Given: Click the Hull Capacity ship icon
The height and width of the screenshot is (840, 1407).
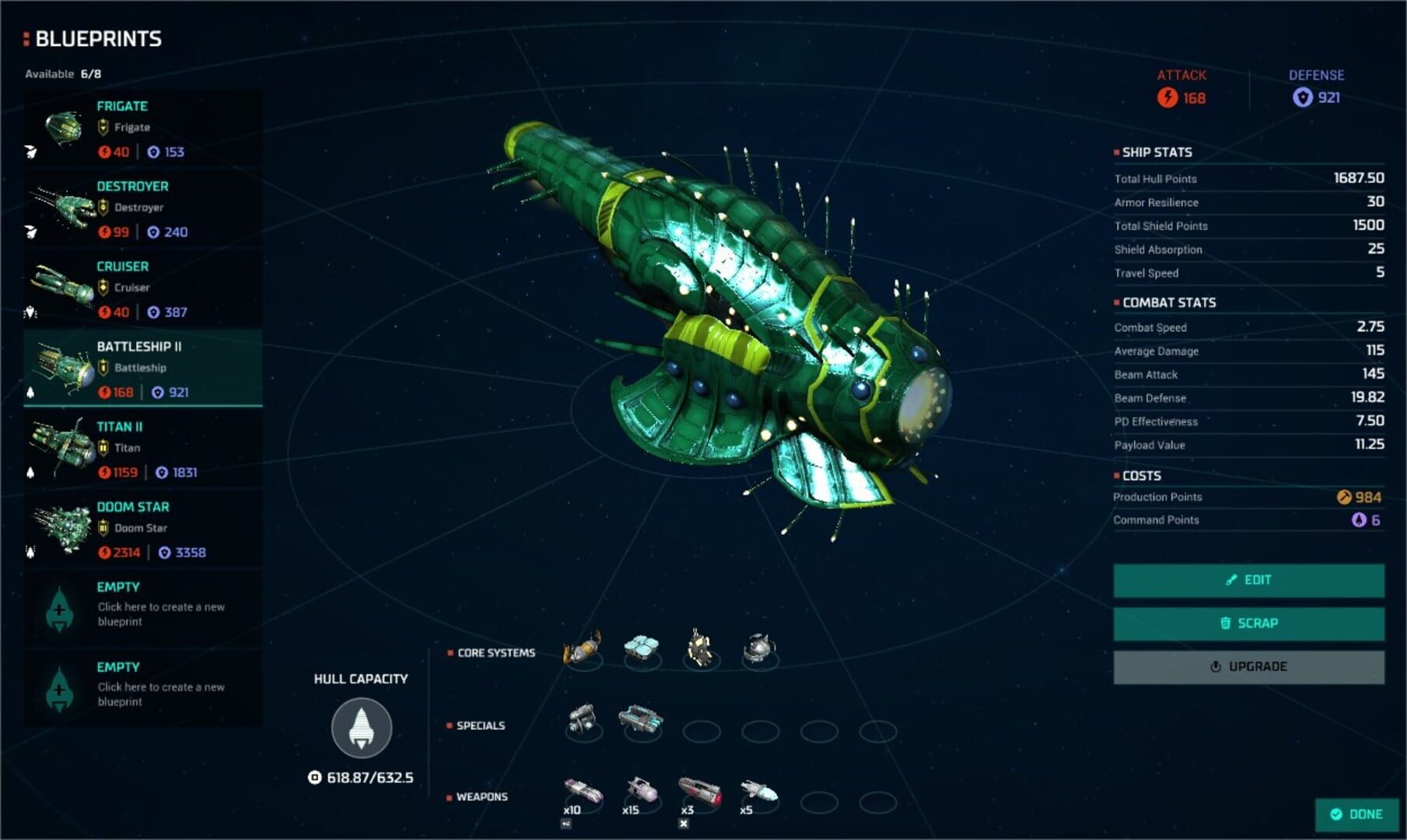Looking at the screenshot, I should pyautogui.click(x=362, y=727).
